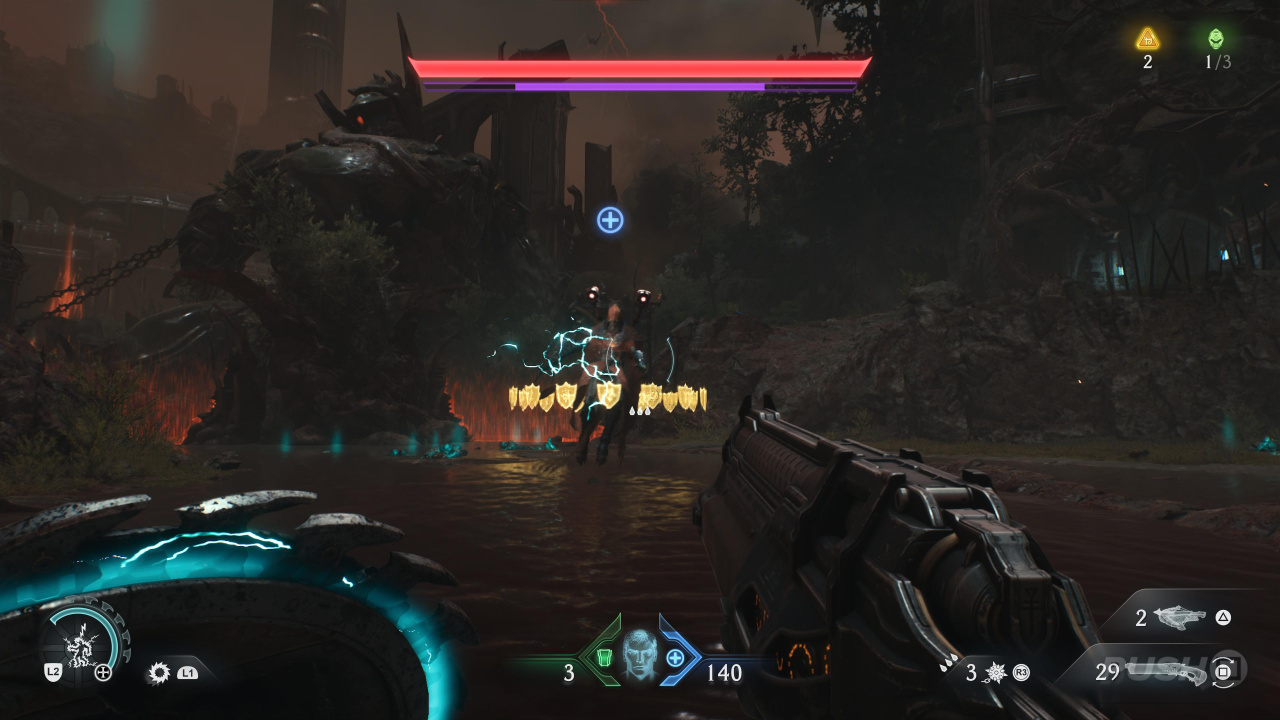Click the orange triangle currency icon
This screenshot has width=1280, height=720.
tap(1147, 39)
